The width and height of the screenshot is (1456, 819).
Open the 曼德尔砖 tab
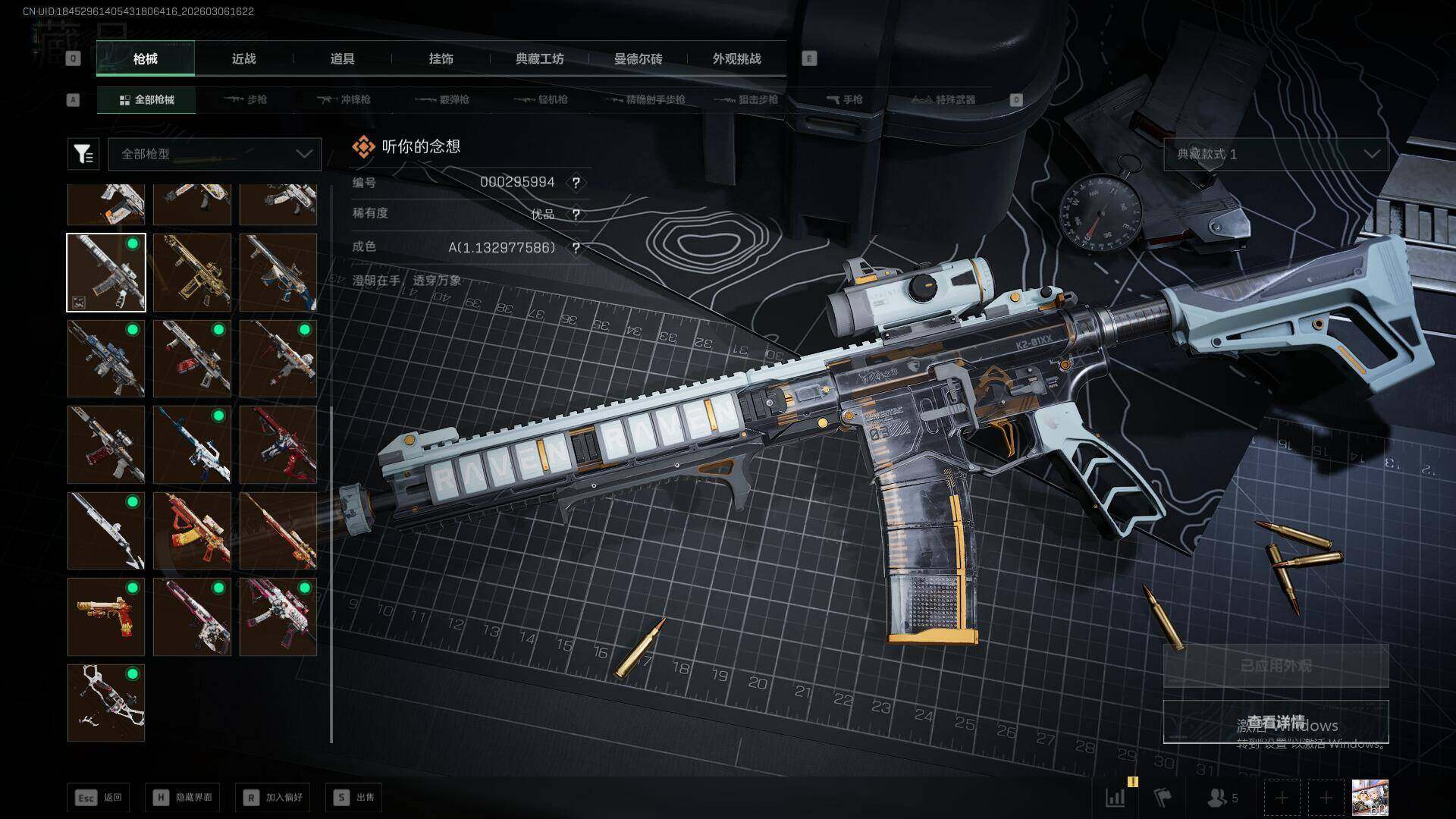tap(638, 59)
